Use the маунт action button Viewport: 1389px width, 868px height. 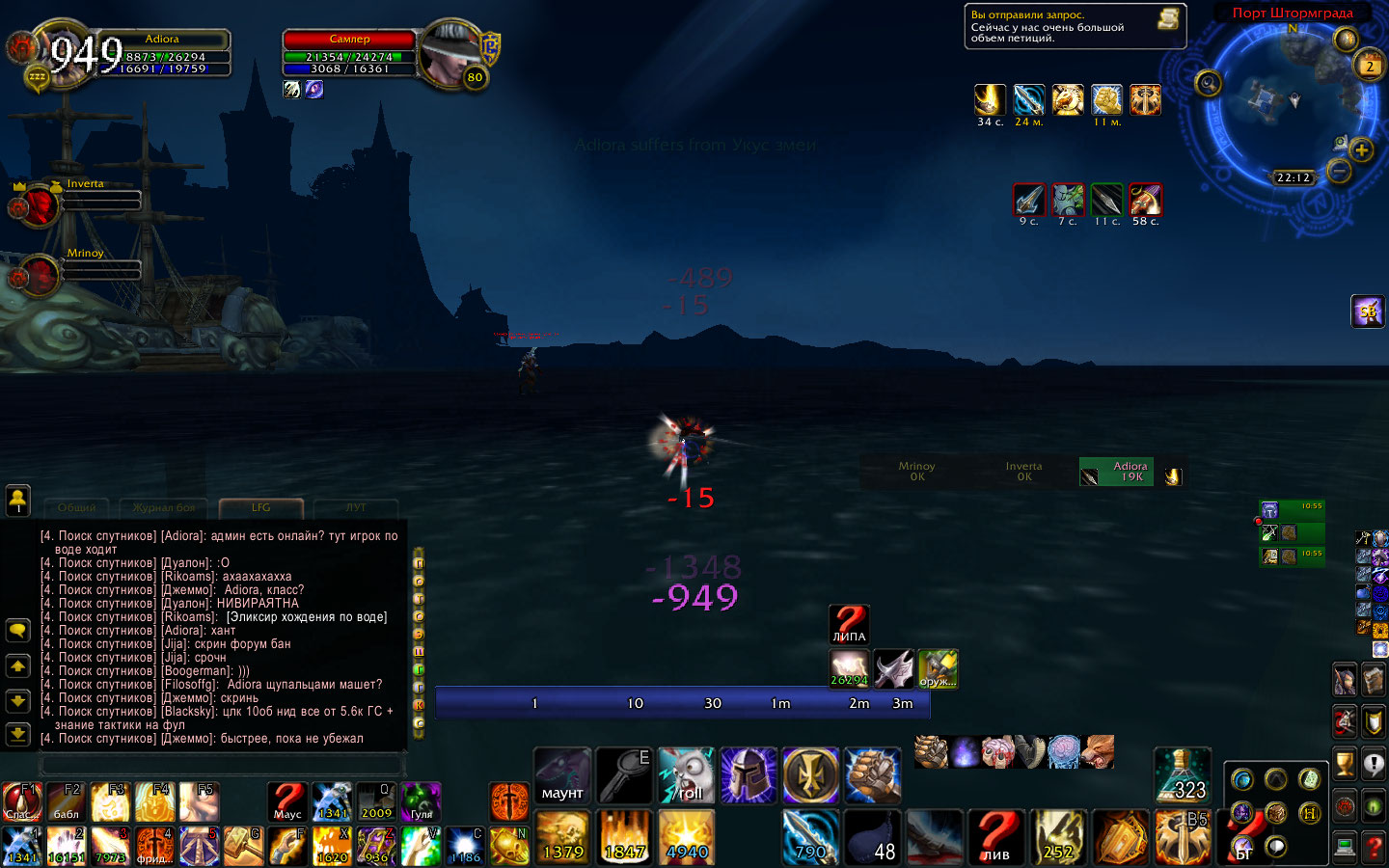tap(562, 775)
